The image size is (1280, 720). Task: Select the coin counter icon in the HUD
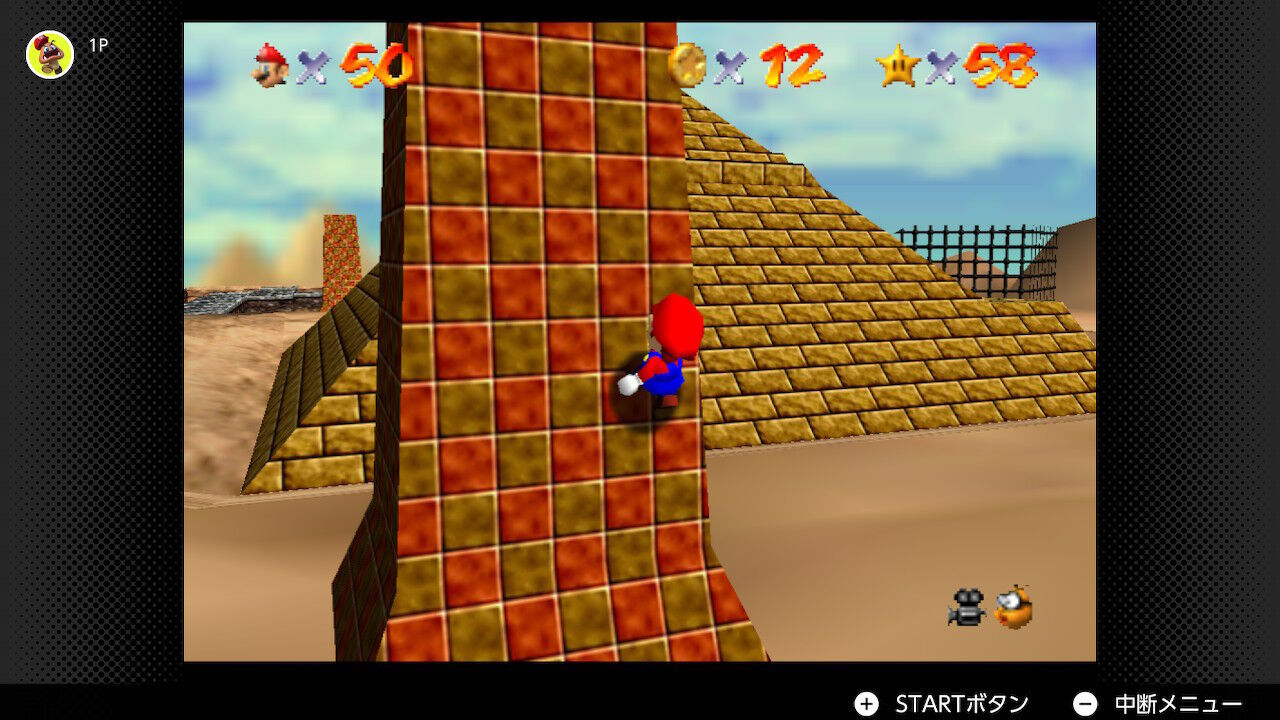point(689,68)
